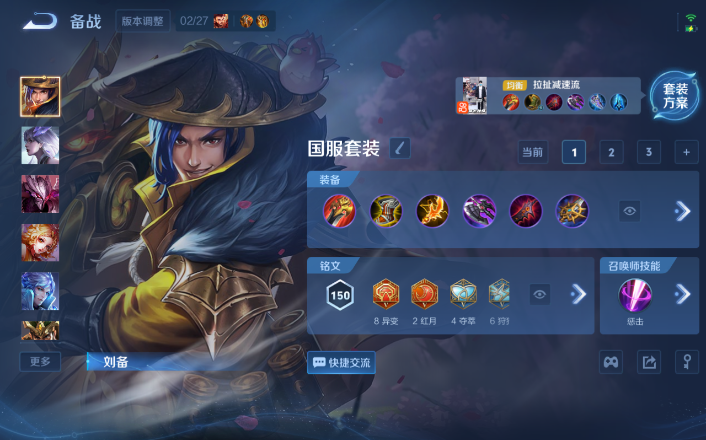View the 拉扯减速流 recommended build card
The height and width of the screenshot is (440, 706).
548,95
